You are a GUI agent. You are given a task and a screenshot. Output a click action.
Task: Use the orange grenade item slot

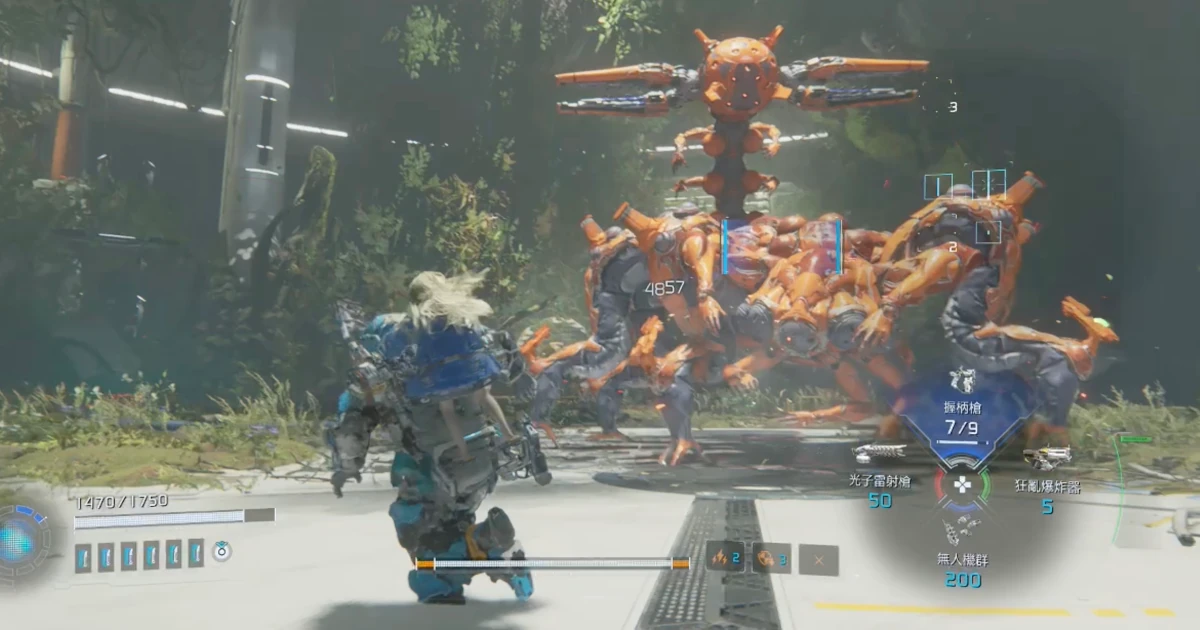pyautogui.click(x=771, y=558)
